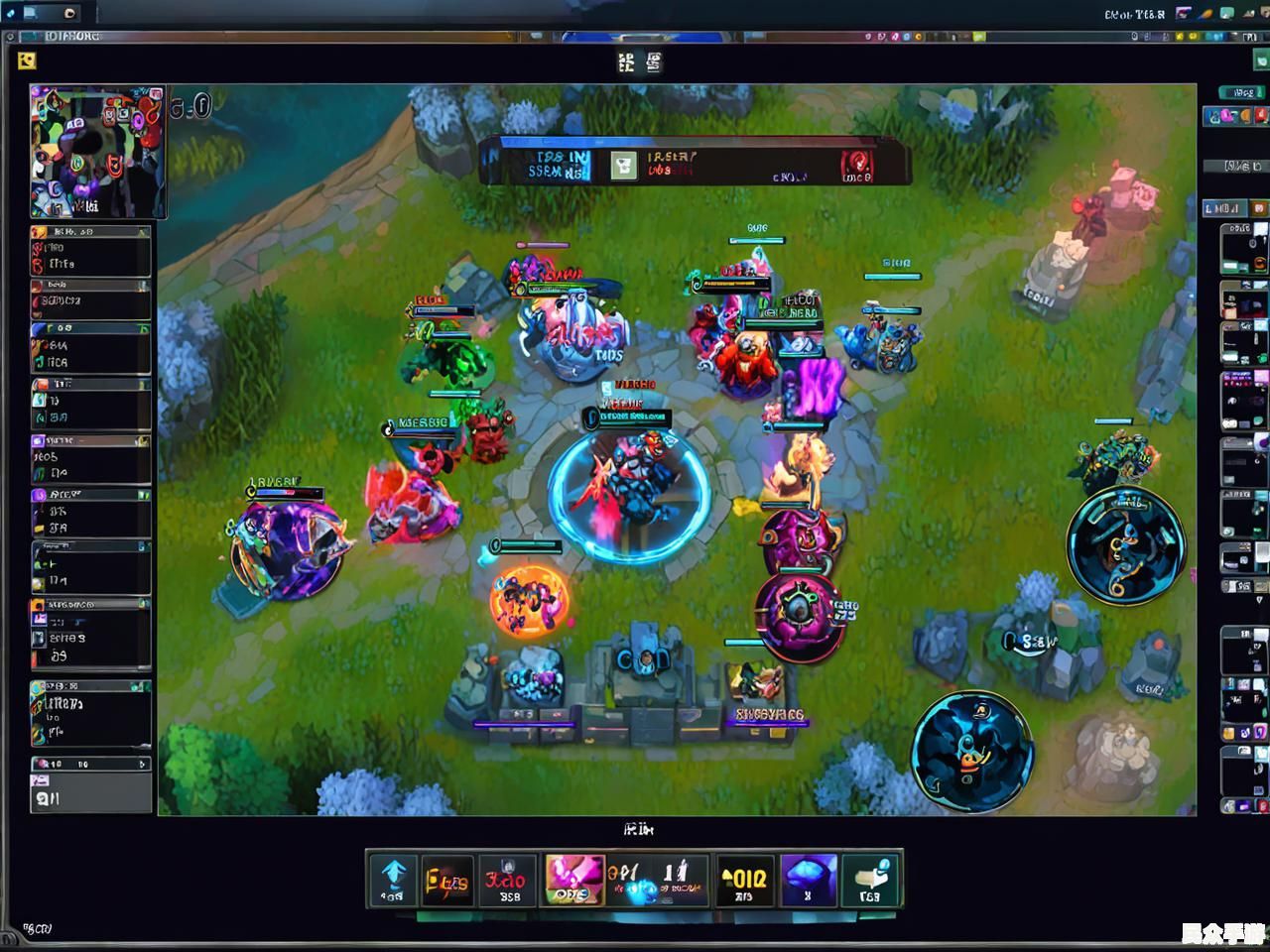Screen dimensions: 1270x952
Task: Click the red emblem on the scoreboard banner
Action: click(x=856, y=164)
